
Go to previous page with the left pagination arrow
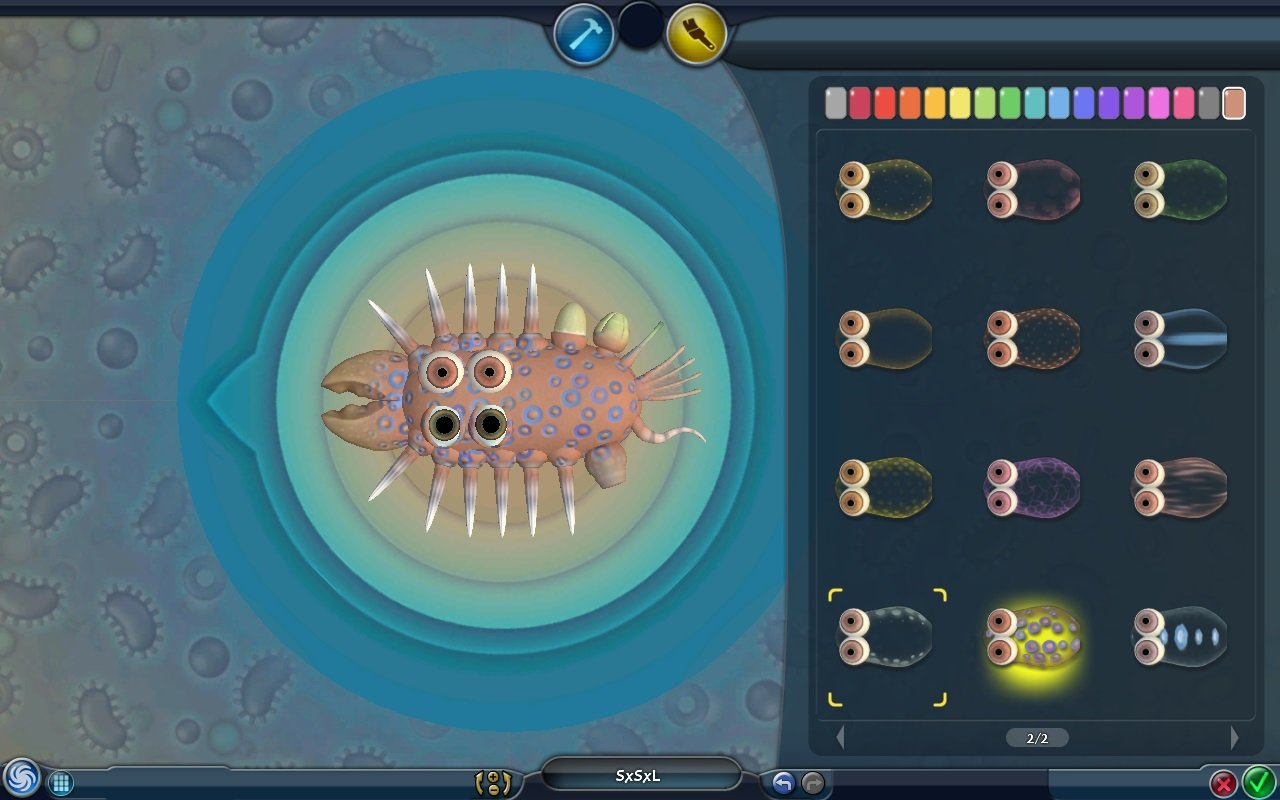pos(841,737)
